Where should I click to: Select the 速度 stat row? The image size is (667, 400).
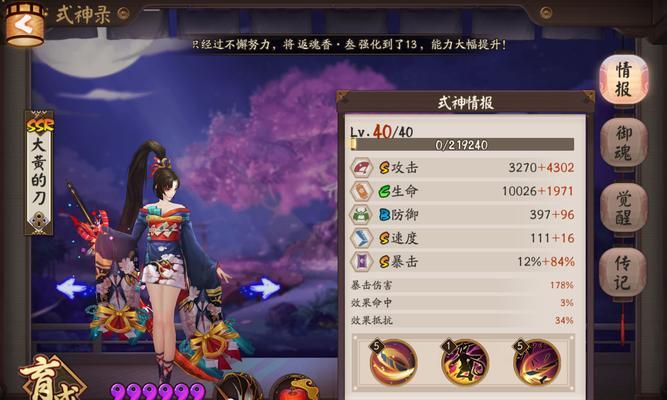click(460, 238)
